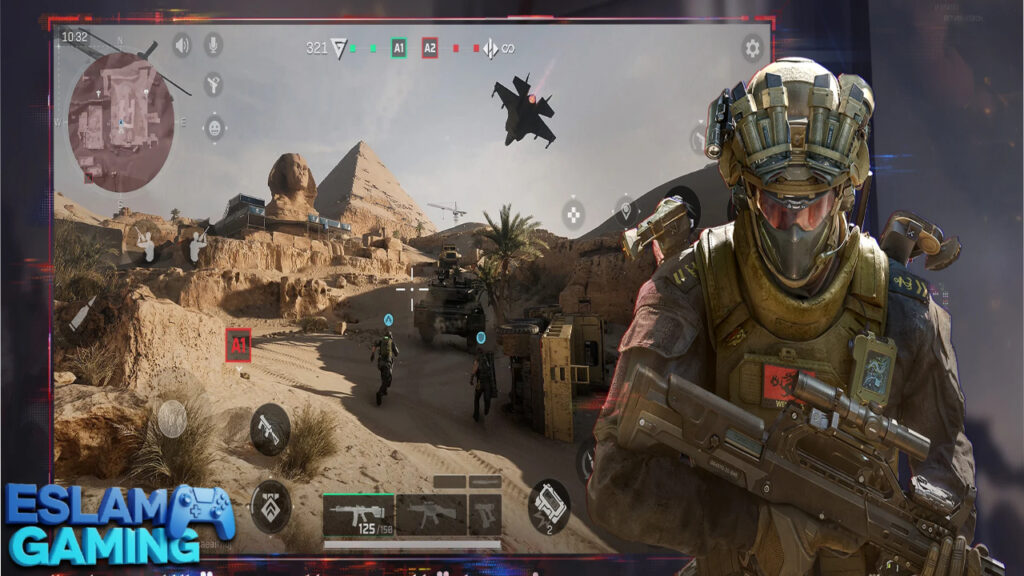
Task: Select the A2 objective indicator
Action: point(430,48)
